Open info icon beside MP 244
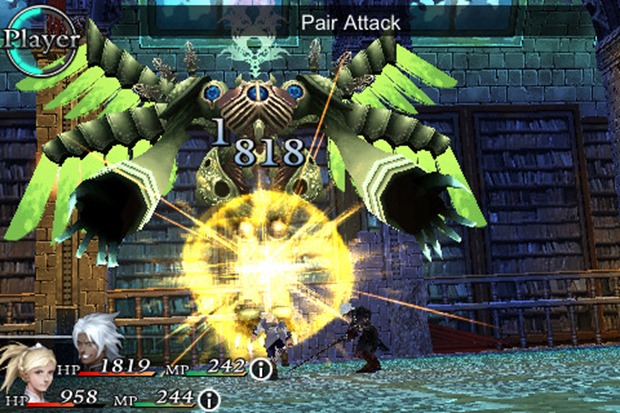This screenshot has width=620, height=413. coord(209,400)
